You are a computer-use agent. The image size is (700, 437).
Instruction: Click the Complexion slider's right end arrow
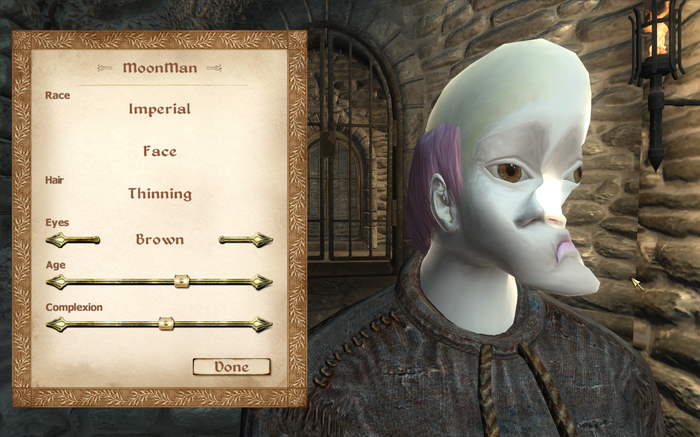point(262,324)
